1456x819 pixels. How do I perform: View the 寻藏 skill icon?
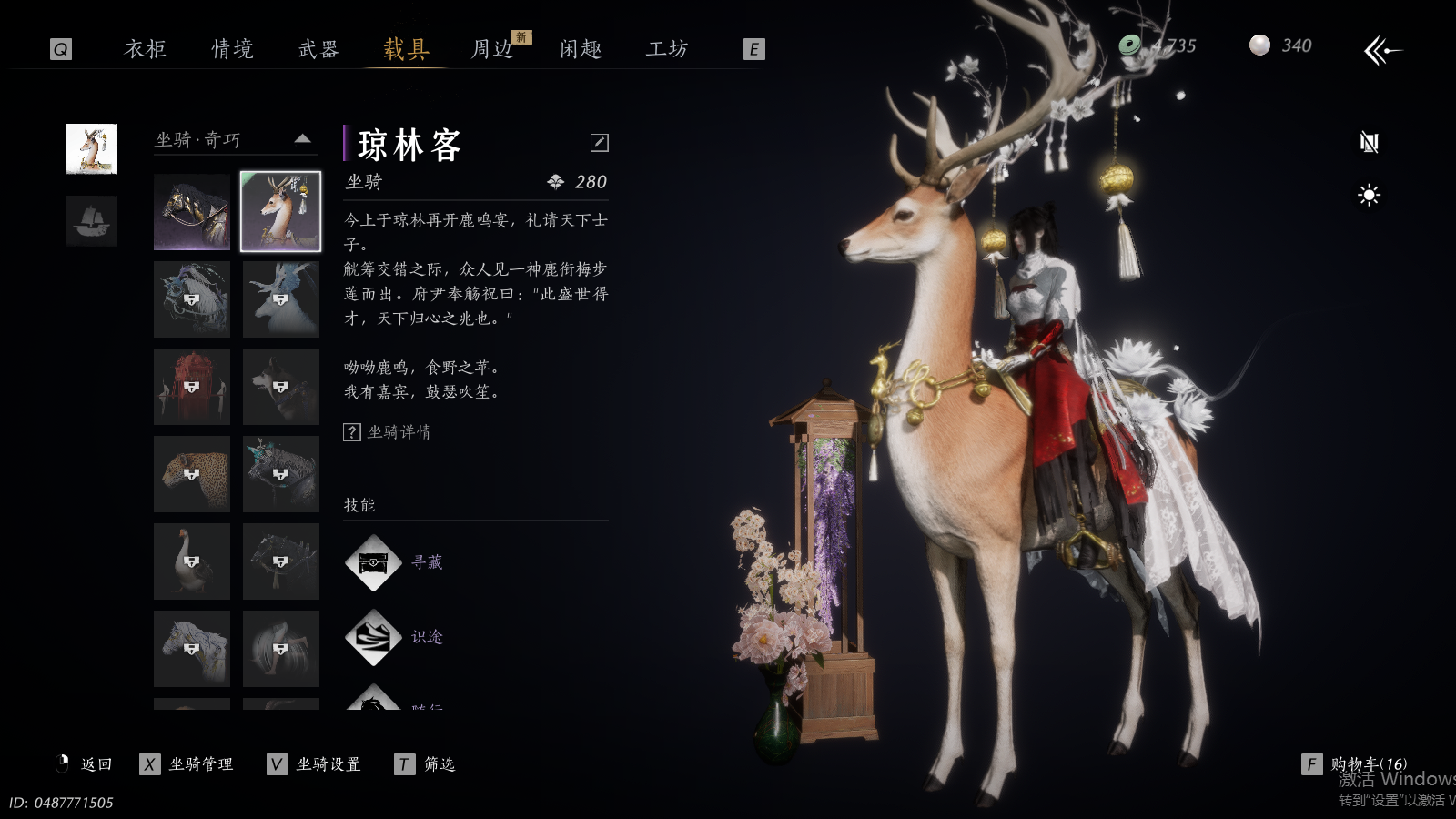pos(373,563)
